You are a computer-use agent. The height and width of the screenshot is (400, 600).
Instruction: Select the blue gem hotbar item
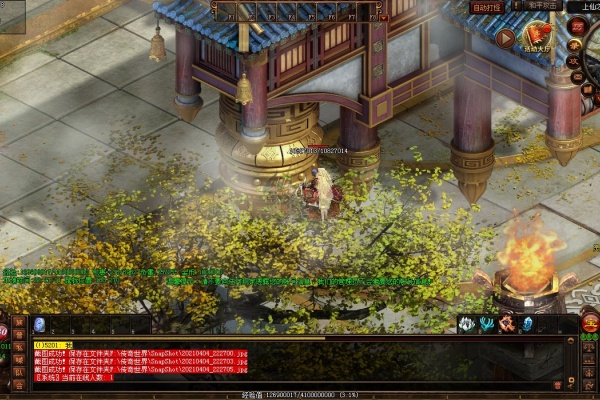click(x=40, y=324)
